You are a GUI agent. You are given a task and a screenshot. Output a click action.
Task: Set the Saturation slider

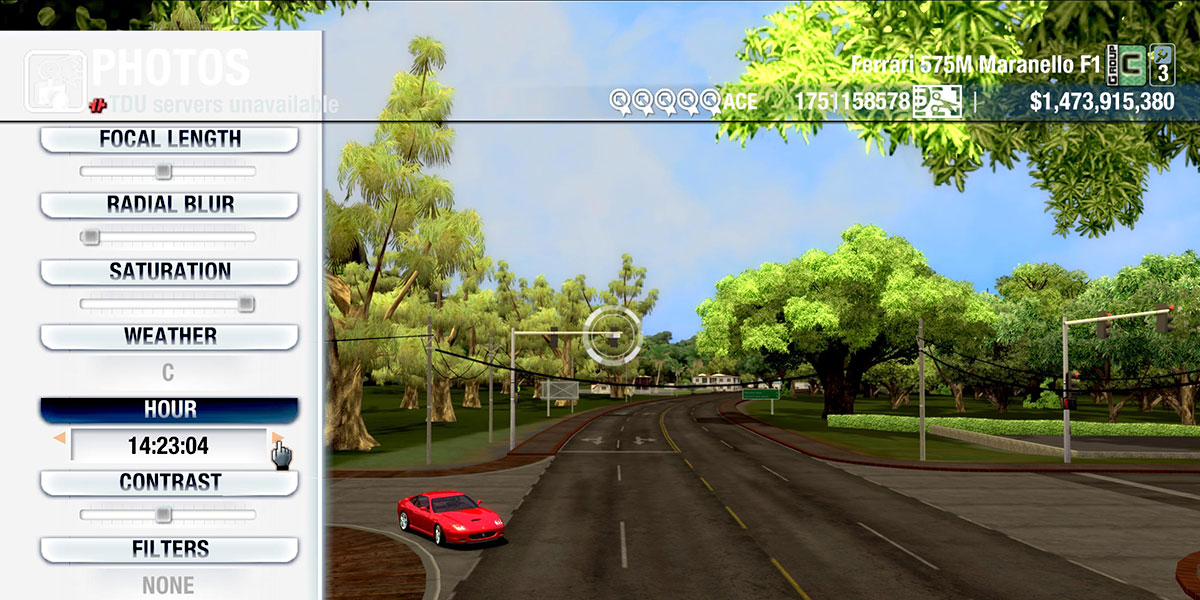245,304
